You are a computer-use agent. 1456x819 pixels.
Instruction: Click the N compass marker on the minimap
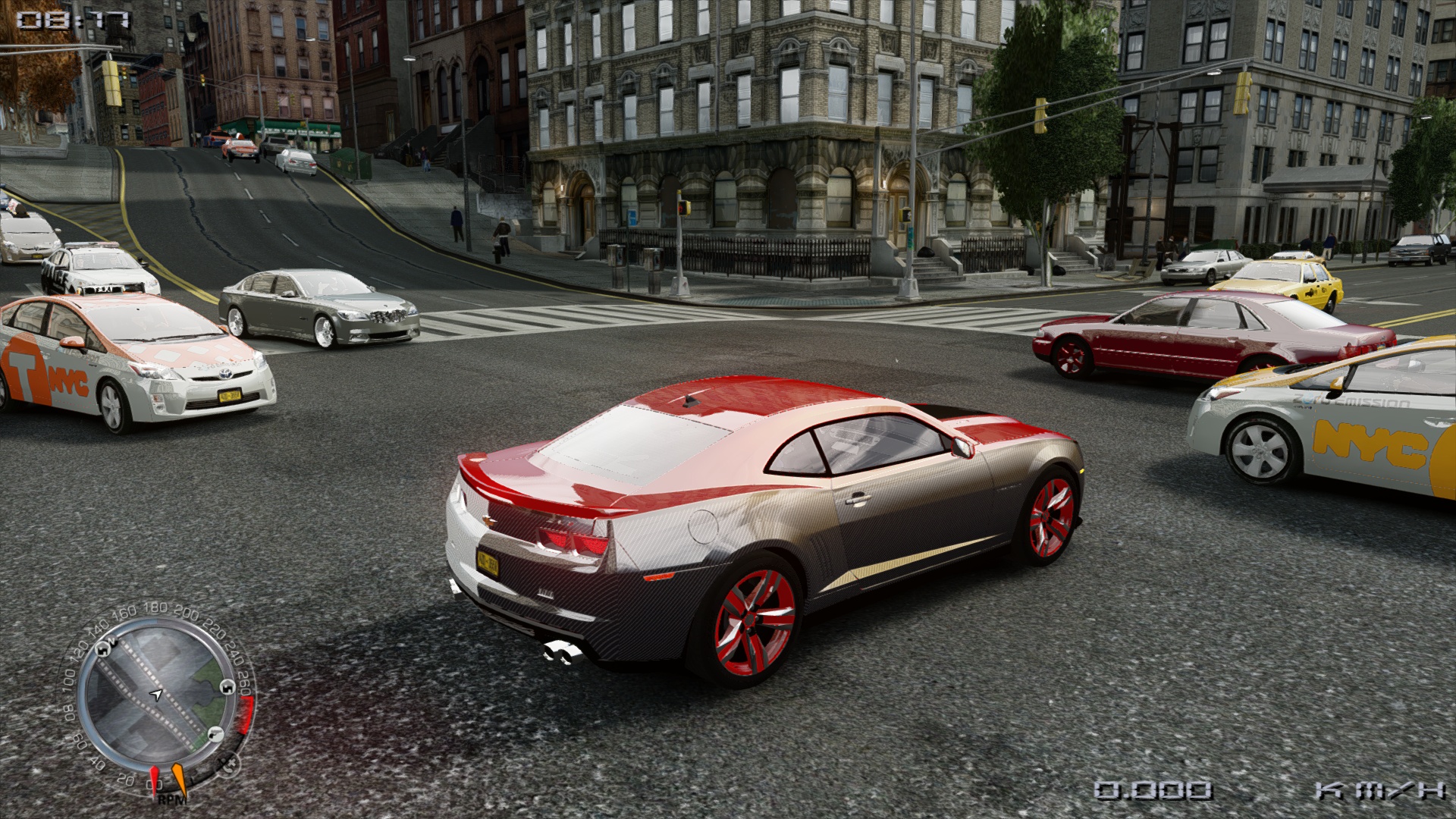(114, 642)
